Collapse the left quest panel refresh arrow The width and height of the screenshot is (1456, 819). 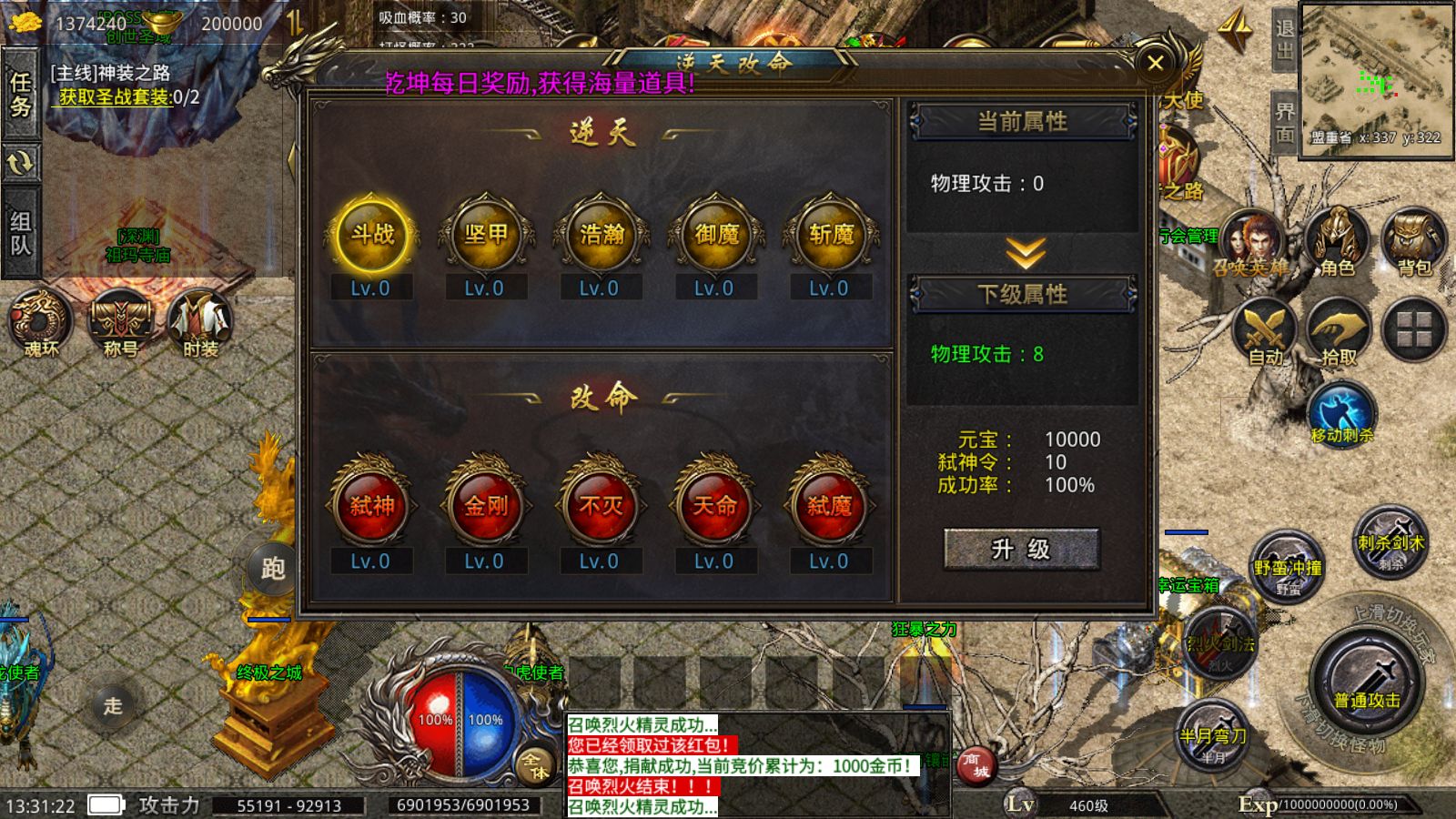click(20, 164)
